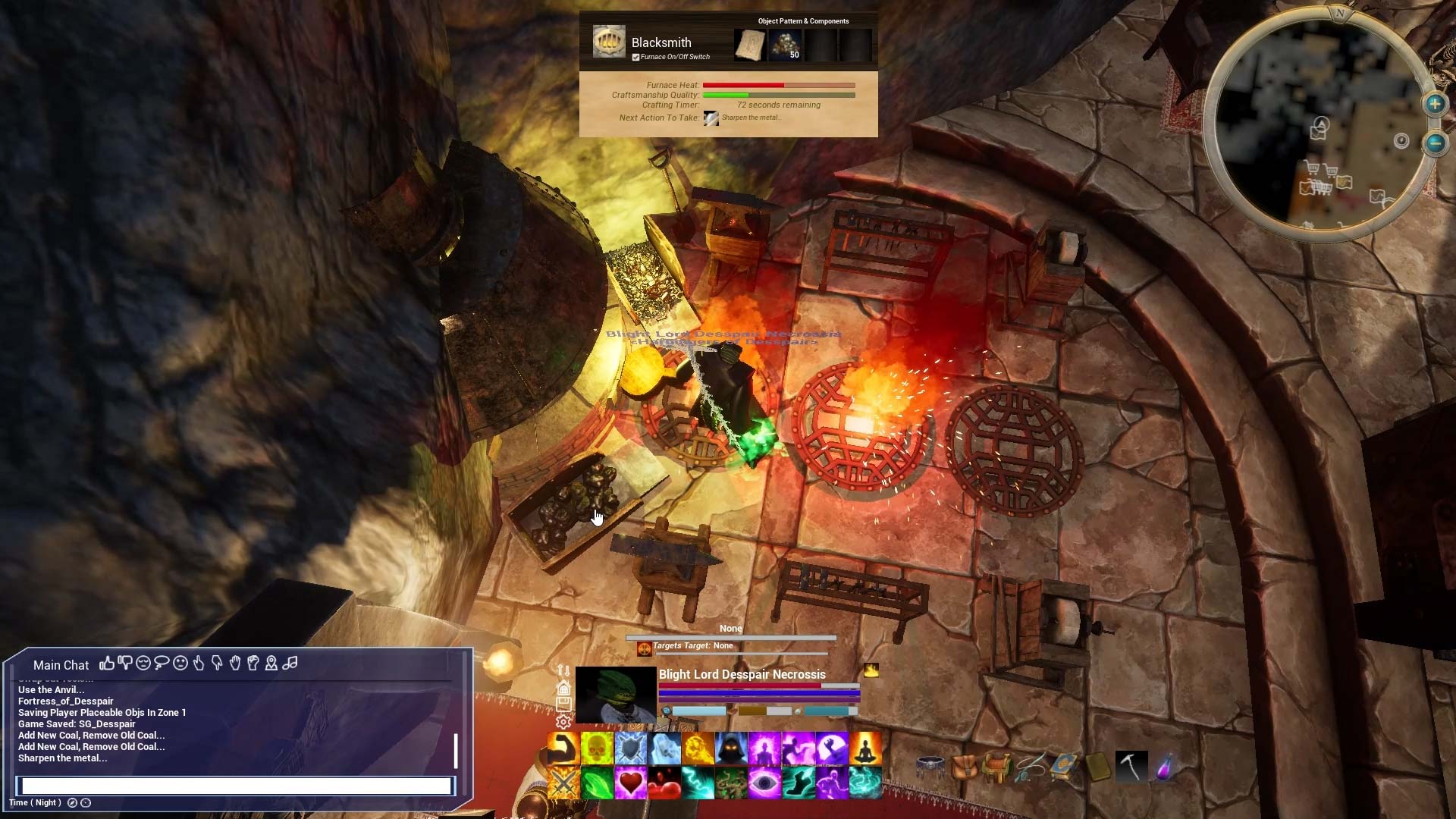Use the red heart ability
Viewport: 1456px width, 819px height.
[x=630, y=783]
